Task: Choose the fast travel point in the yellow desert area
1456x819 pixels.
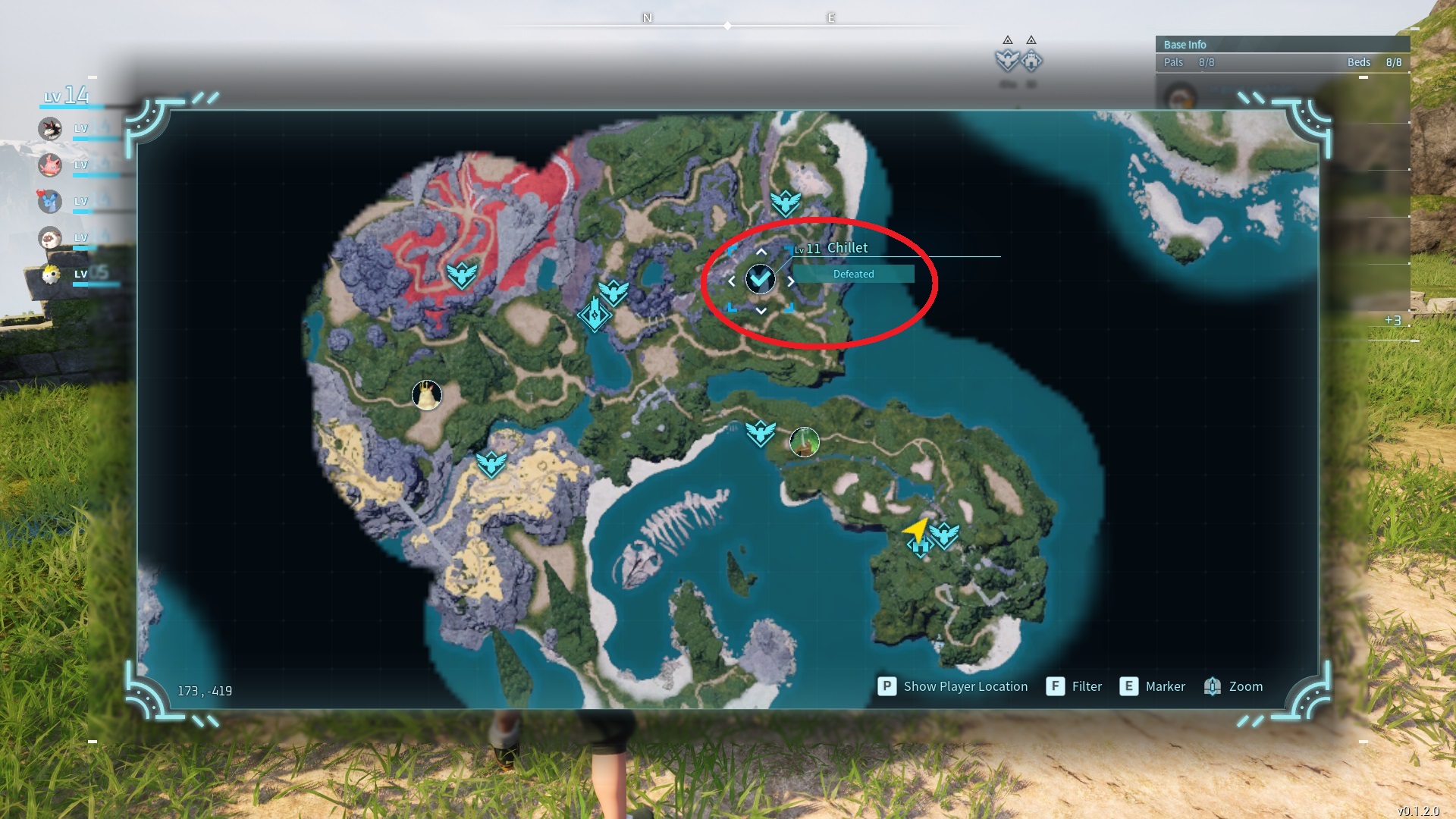Action: [x=491, y=463]
